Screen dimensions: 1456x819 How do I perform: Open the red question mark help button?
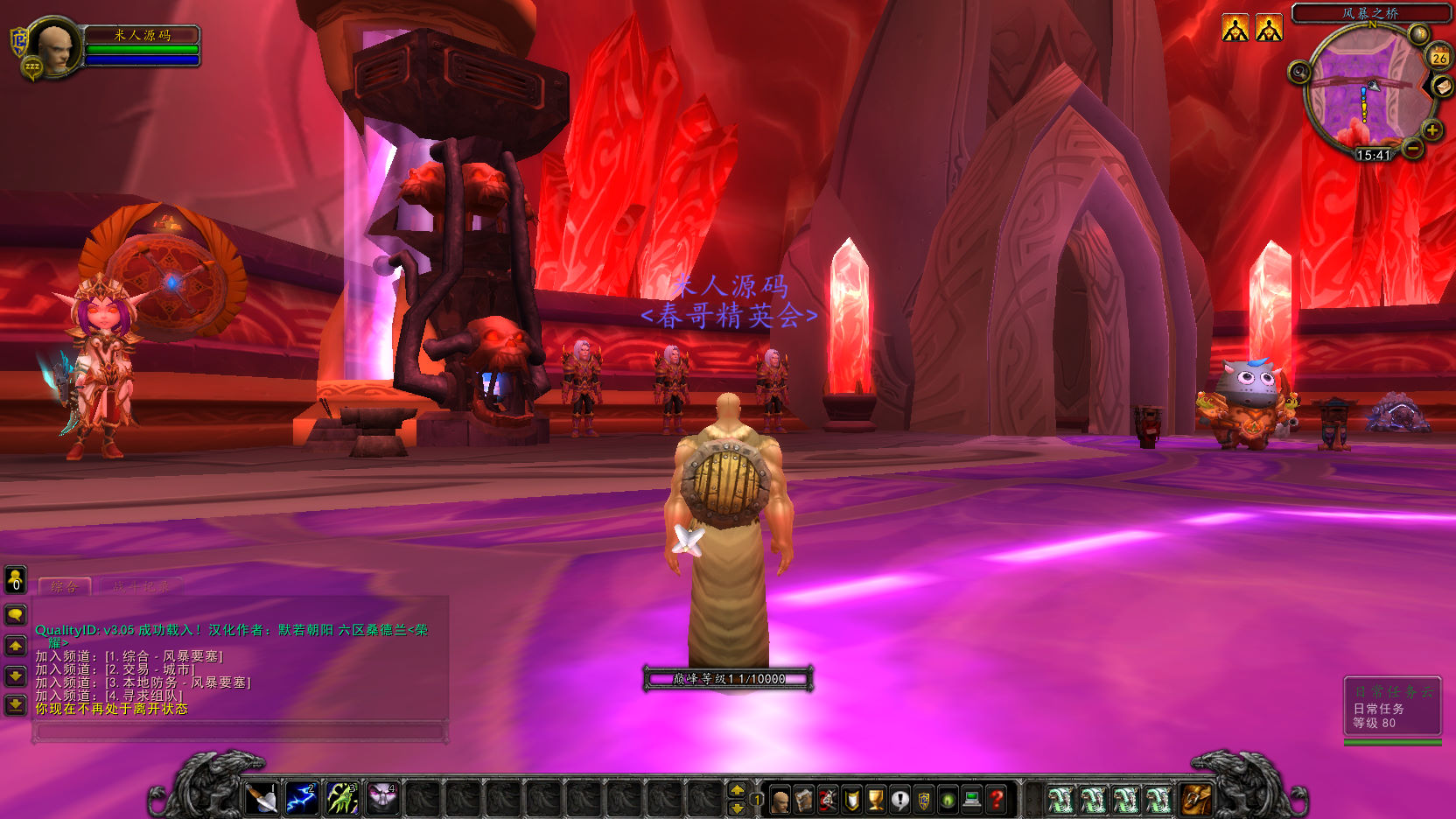pos(996,800)
